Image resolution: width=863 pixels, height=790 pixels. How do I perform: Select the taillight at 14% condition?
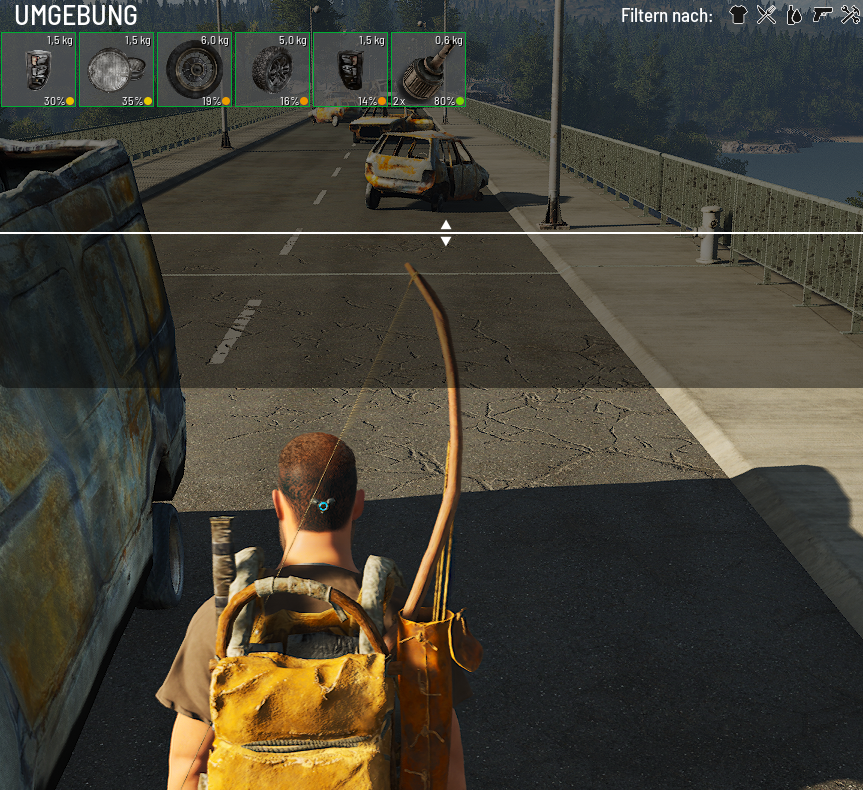pyautogui.click(x=351, y=70)
